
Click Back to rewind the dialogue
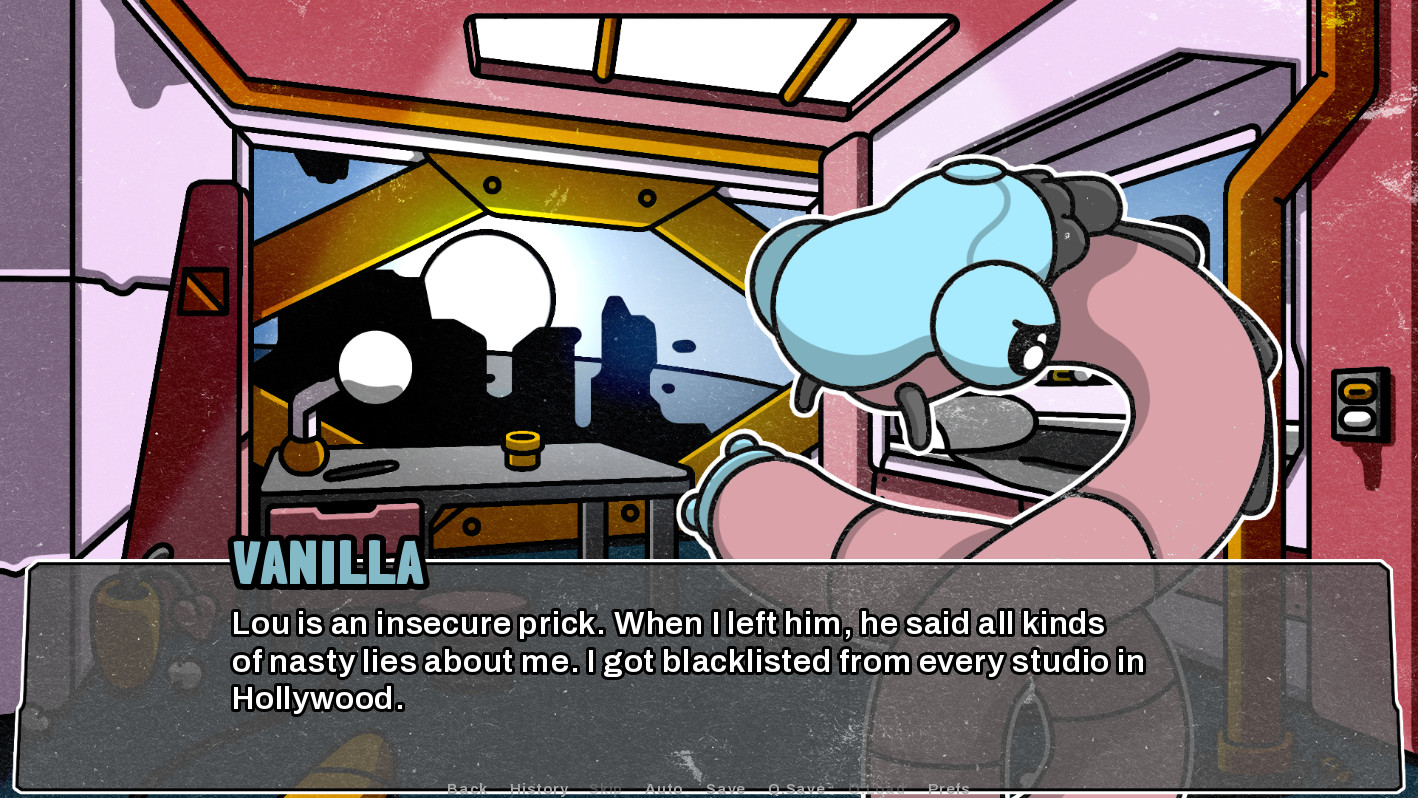click(x=468, y=788)
